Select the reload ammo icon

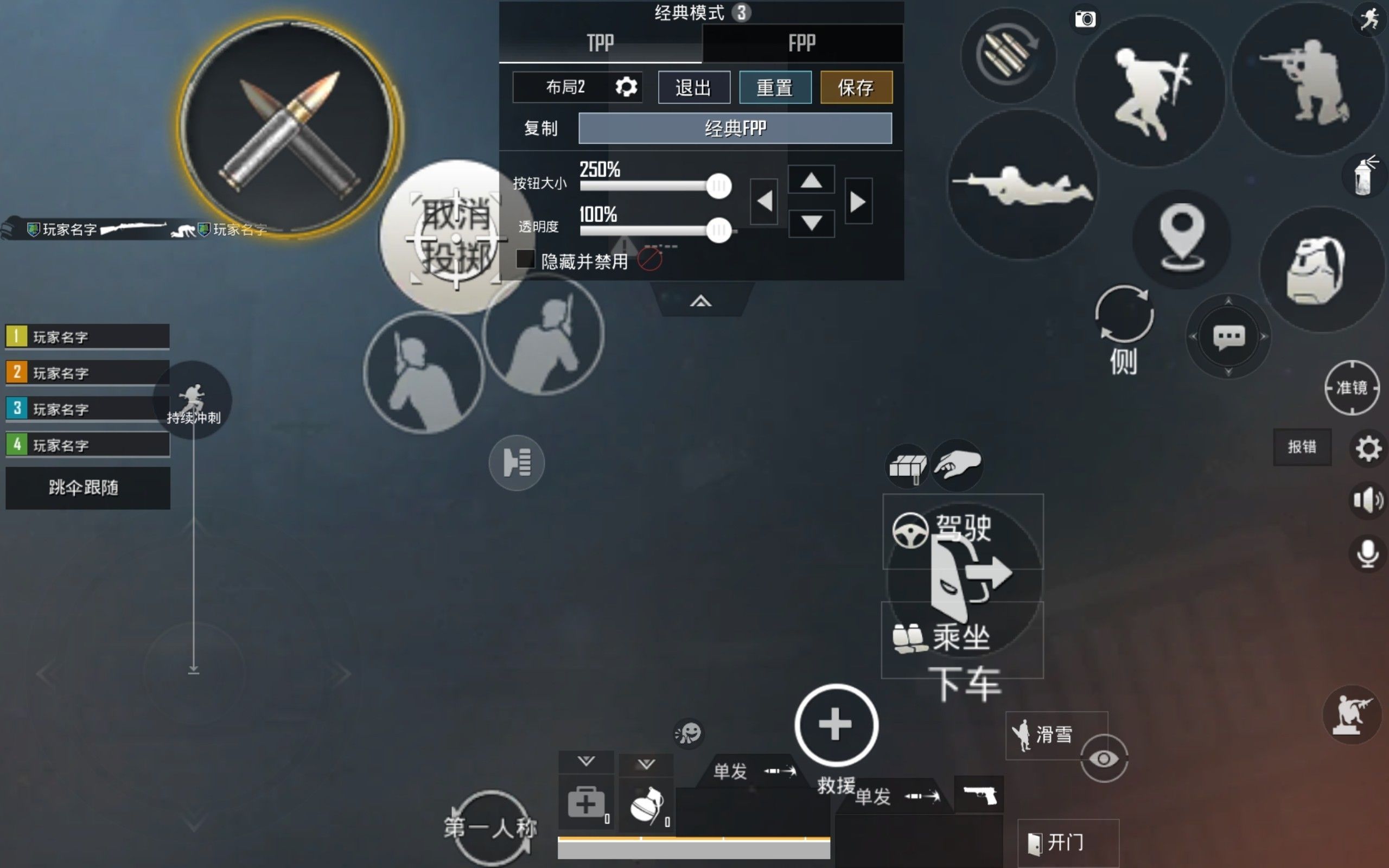point(1009,55)
